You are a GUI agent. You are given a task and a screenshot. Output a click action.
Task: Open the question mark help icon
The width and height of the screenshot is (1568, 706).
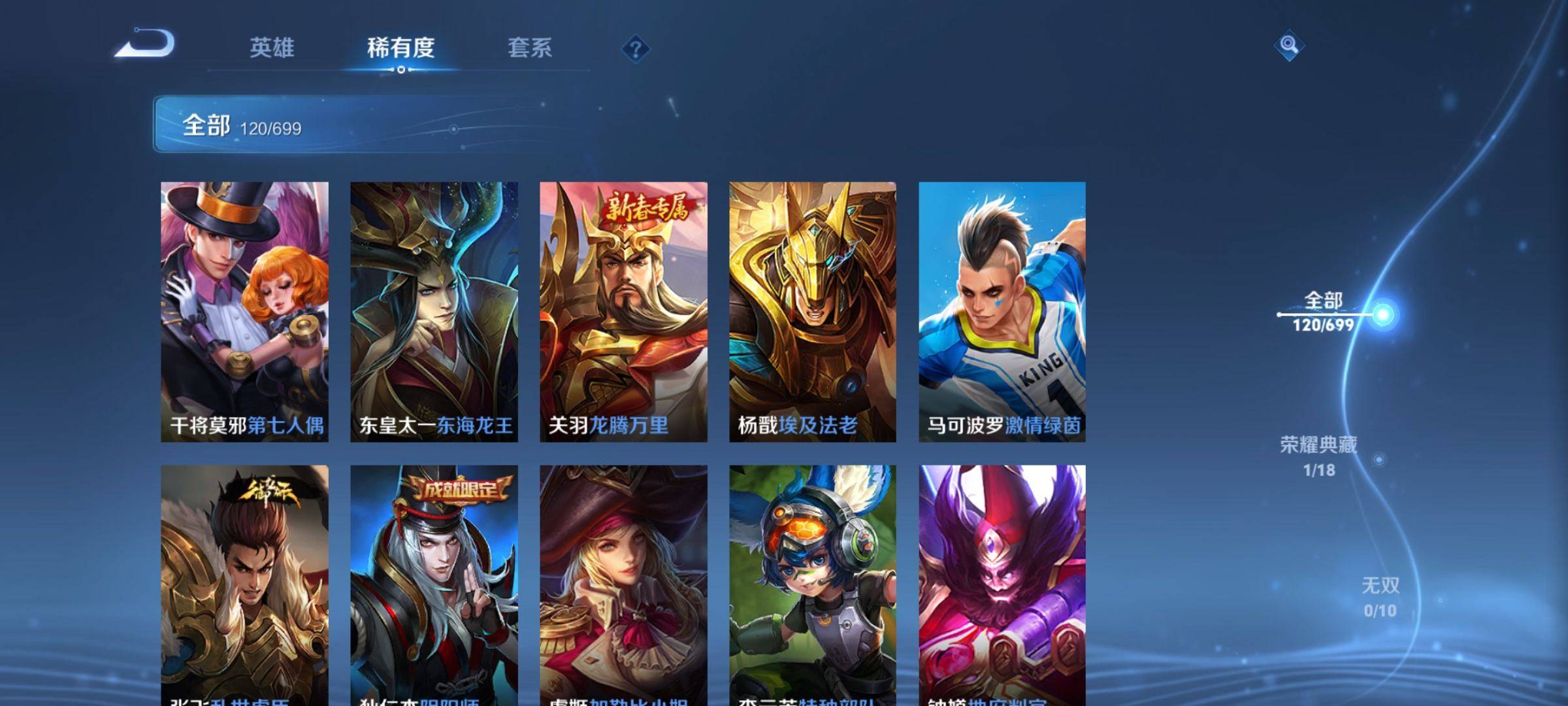(635, 49)
